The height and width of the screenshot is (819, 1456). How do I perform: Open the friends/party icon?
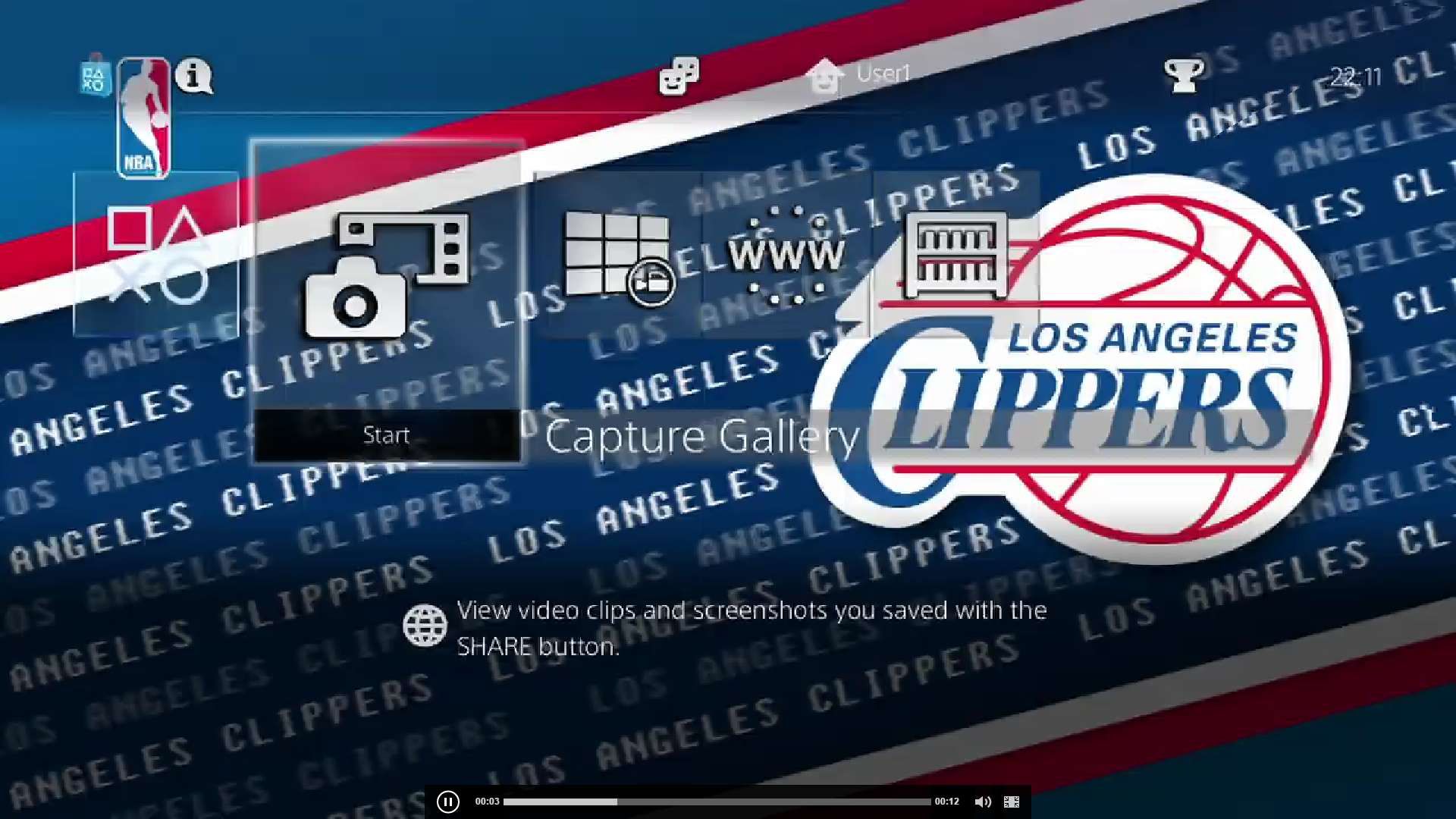click(679, 76)
